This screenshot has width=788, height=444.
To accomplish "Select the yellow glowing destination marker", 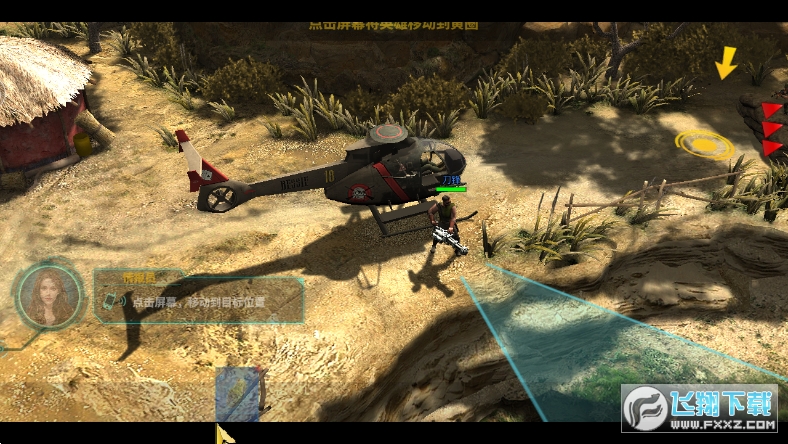I will point(704,146).
